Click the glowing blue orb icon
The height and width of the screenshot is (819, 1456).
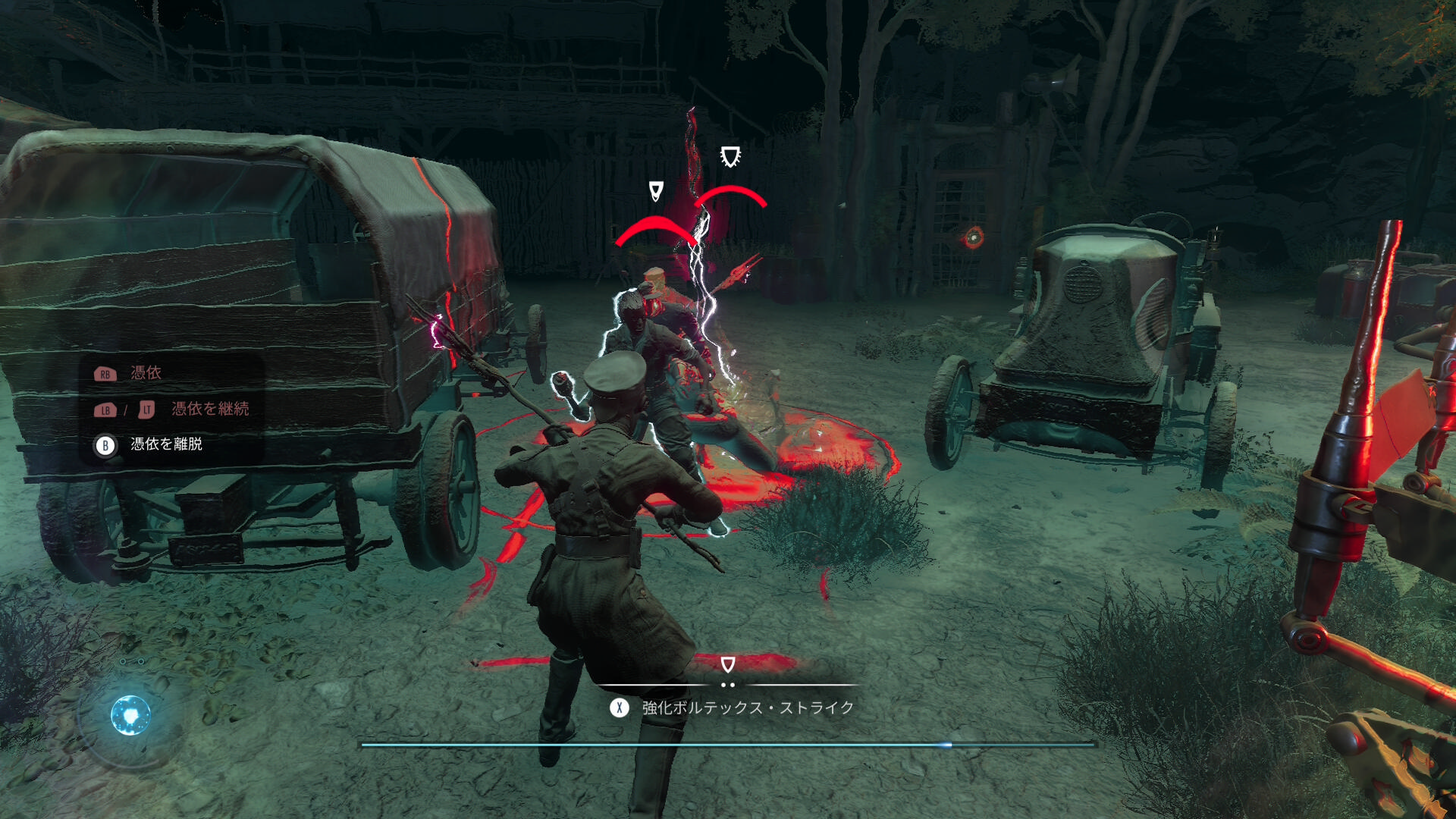pos(130,715)
